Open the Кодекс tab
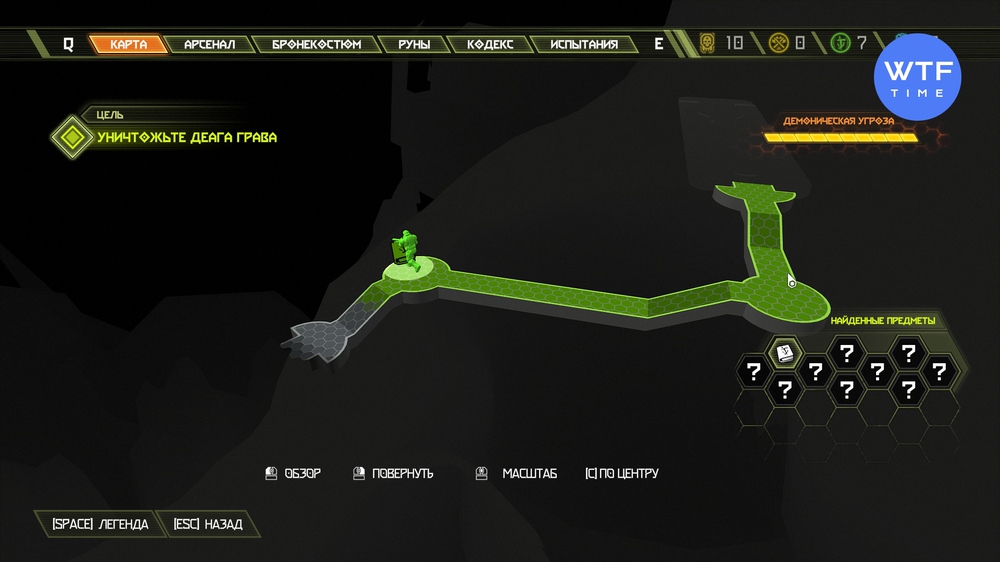This screenshot has width=1000, height=562. 489,44
